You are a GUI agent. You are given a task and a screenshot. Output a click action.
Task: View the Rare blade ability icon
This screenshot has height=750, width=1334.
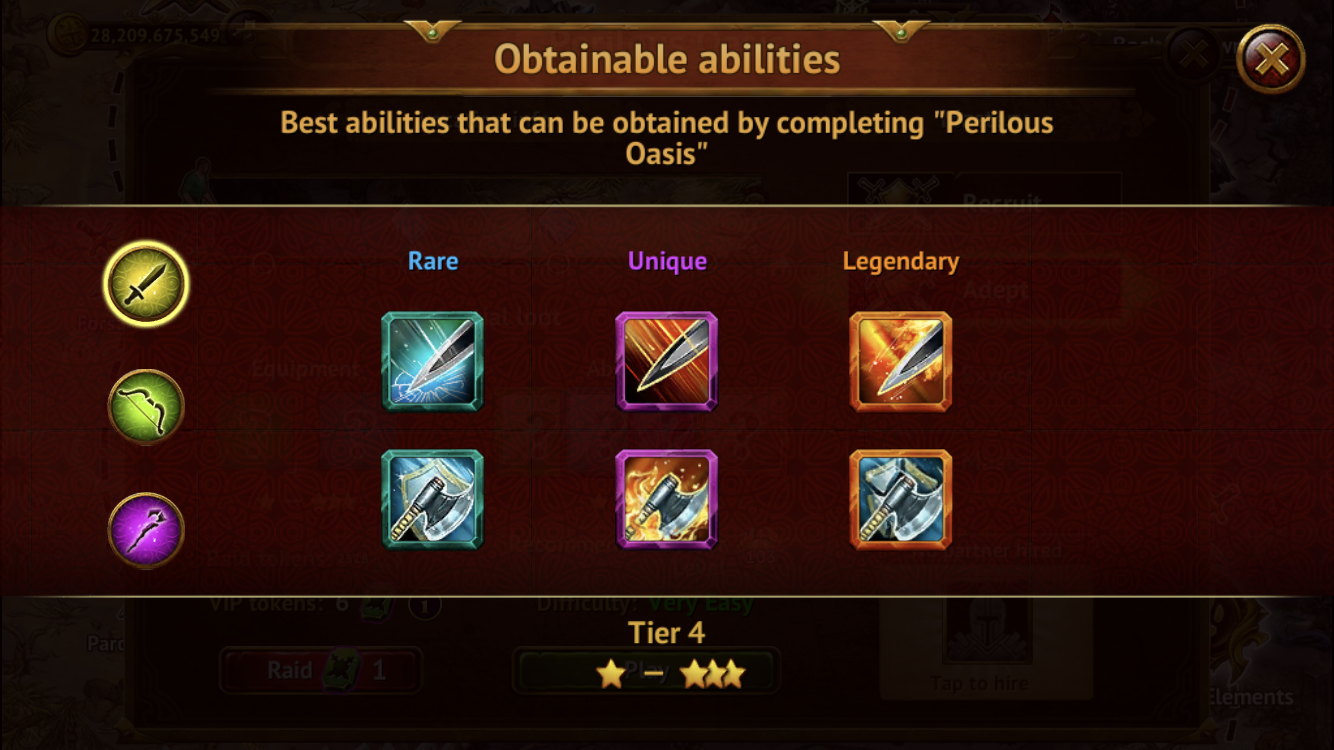coord(432,361)
